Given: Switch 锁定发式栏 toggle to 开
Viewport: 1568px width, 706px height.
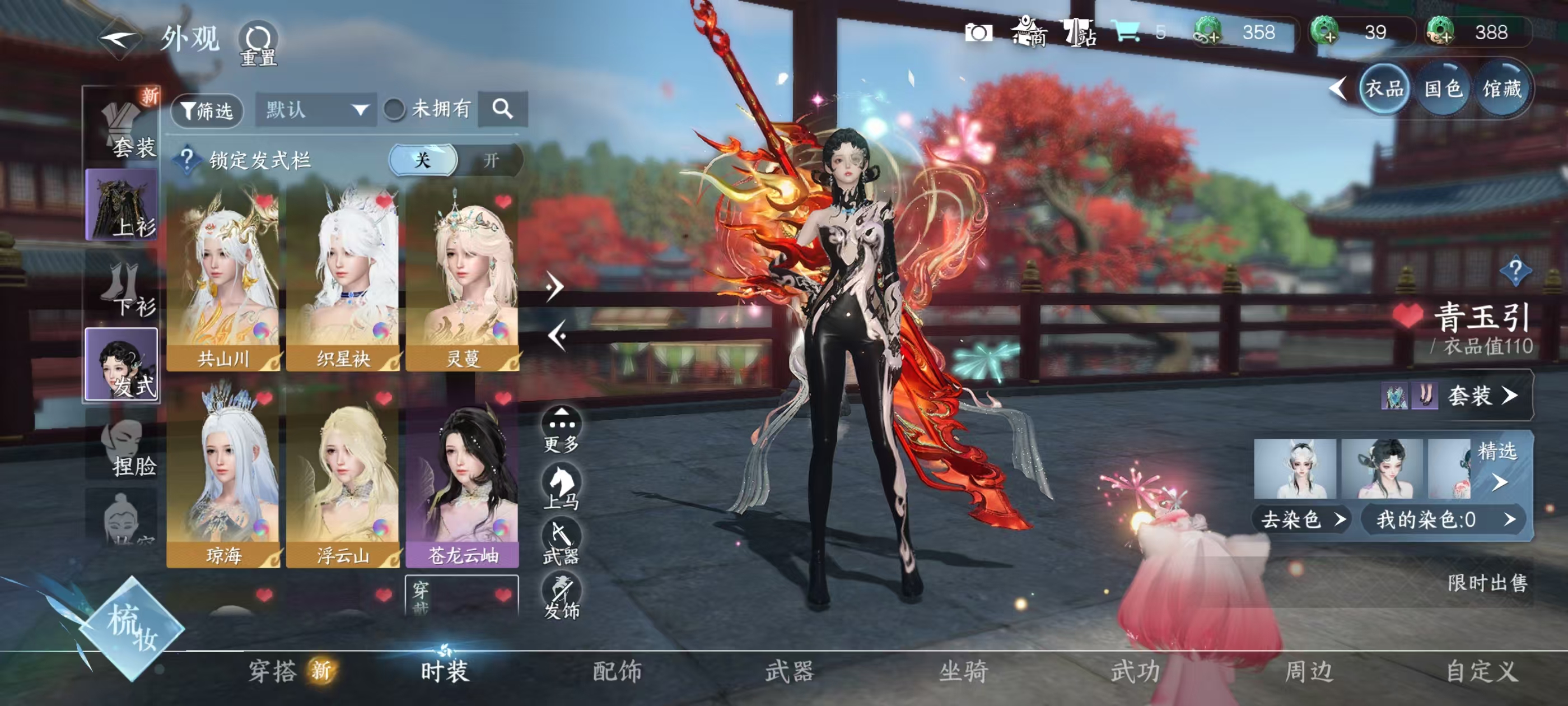Looking at the screenshot, I should click(491, 160).
